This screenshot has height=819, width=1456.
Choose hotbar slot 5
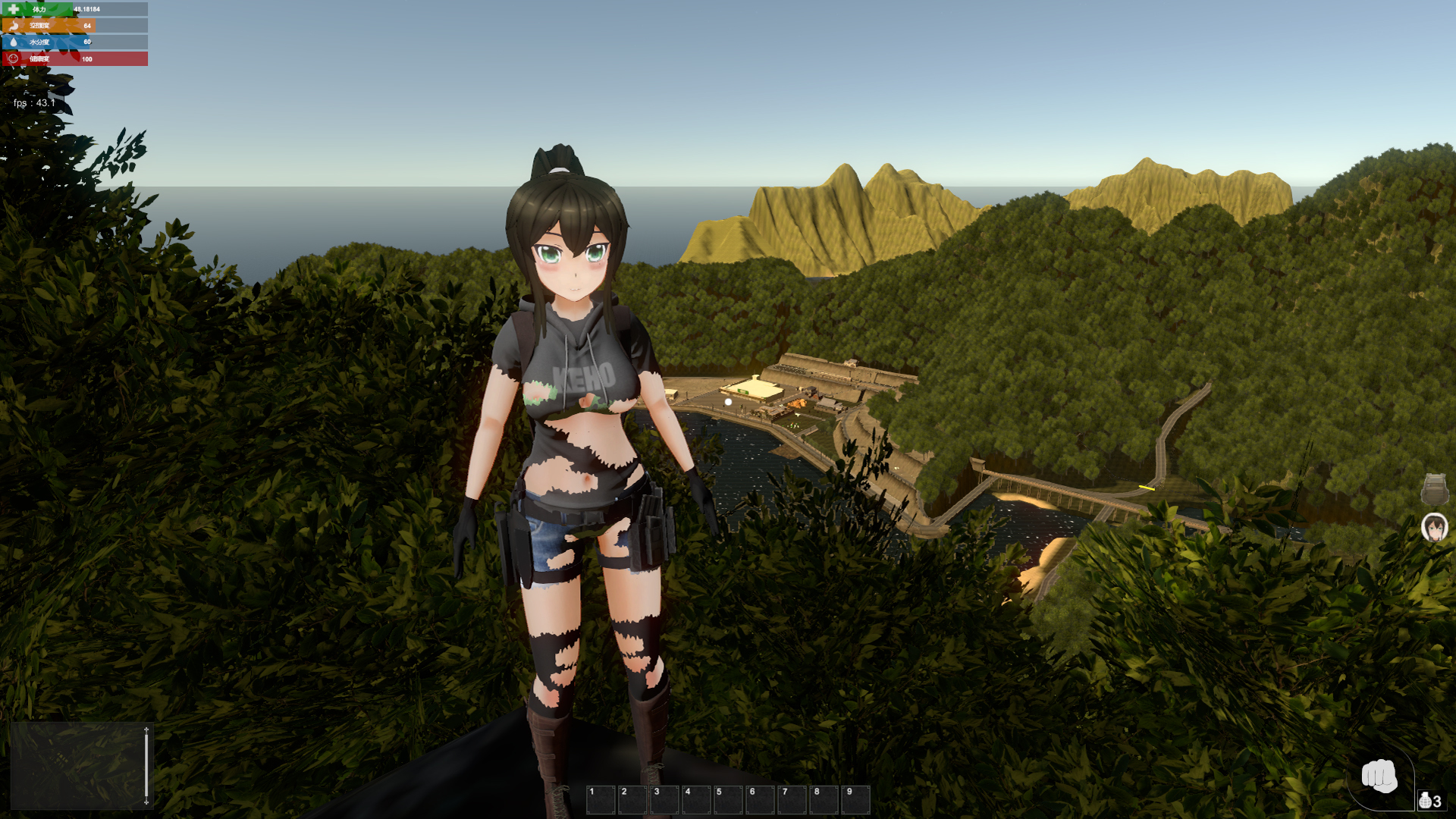point(727,800)
